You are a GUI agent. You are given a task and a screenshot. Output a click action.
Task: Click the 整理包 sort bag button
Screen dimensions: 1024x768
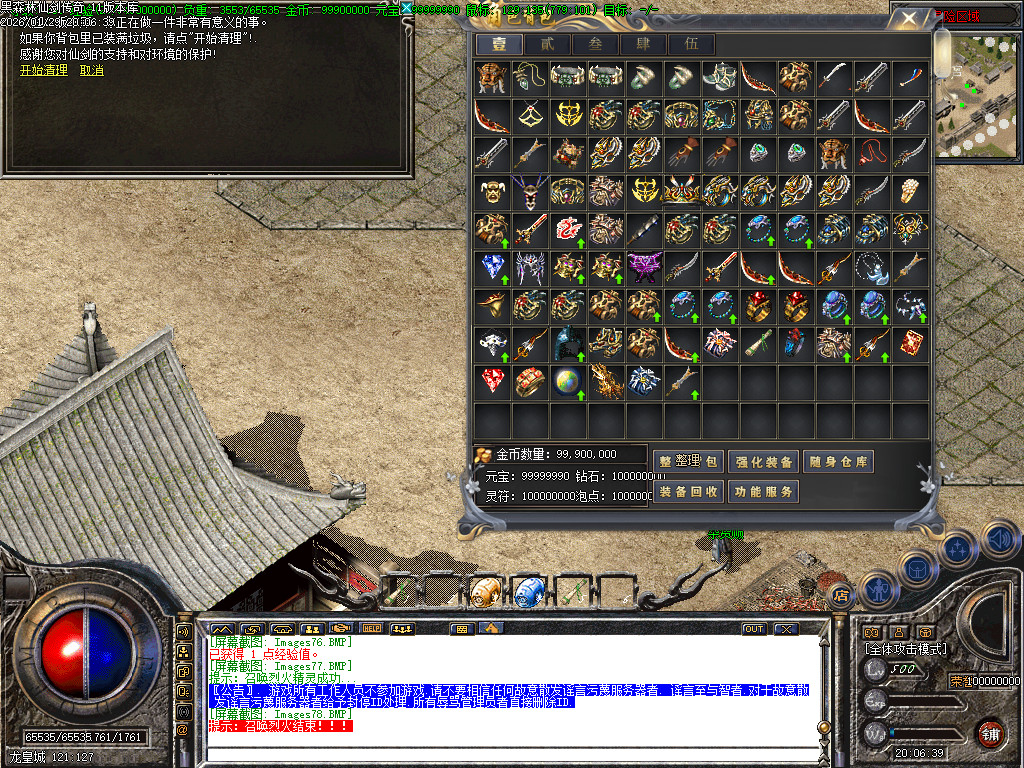click(687, 462)
